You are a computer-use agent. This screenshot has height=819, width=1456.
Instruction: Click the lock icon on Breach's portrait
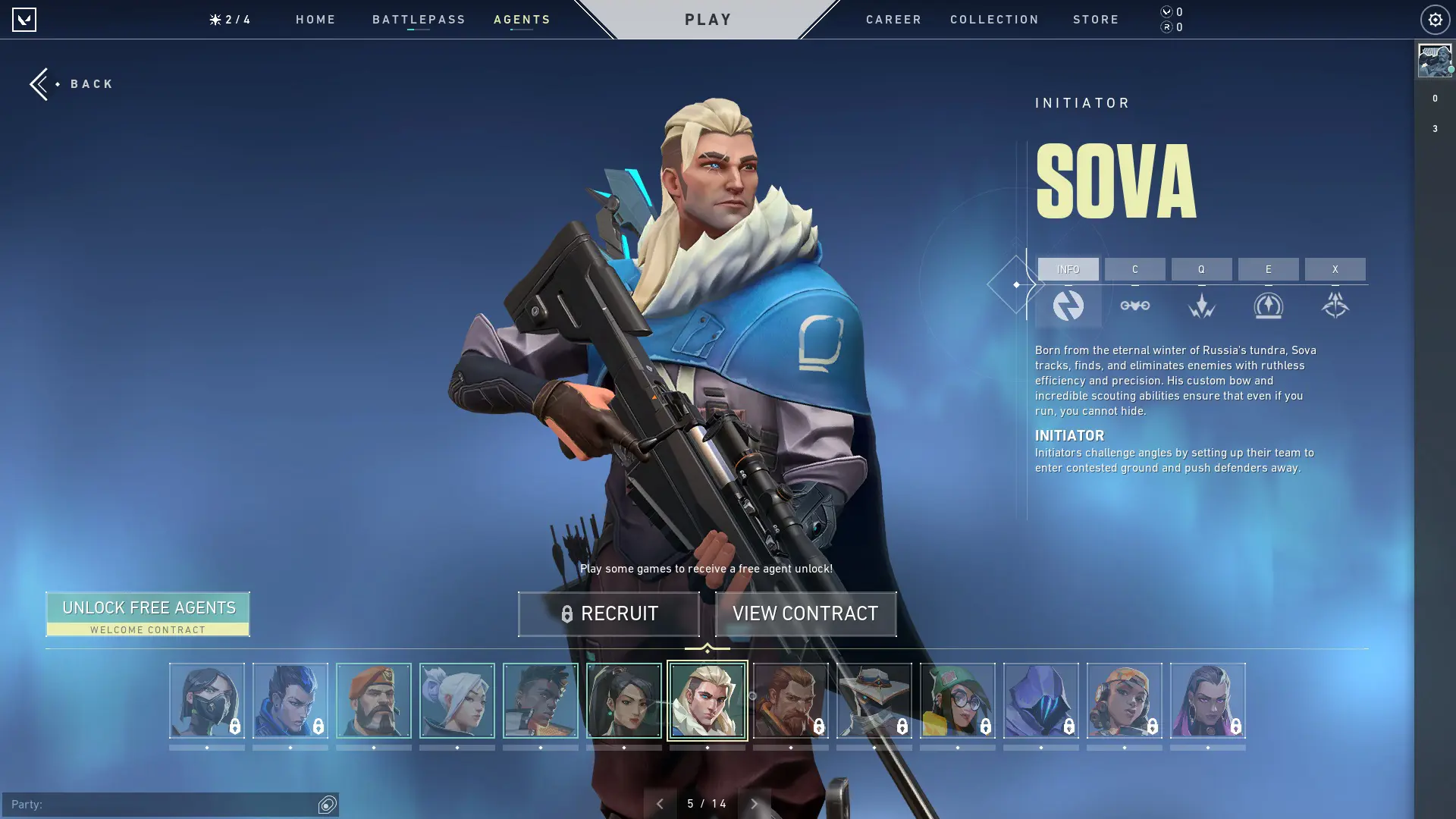[x=819, y=725]
